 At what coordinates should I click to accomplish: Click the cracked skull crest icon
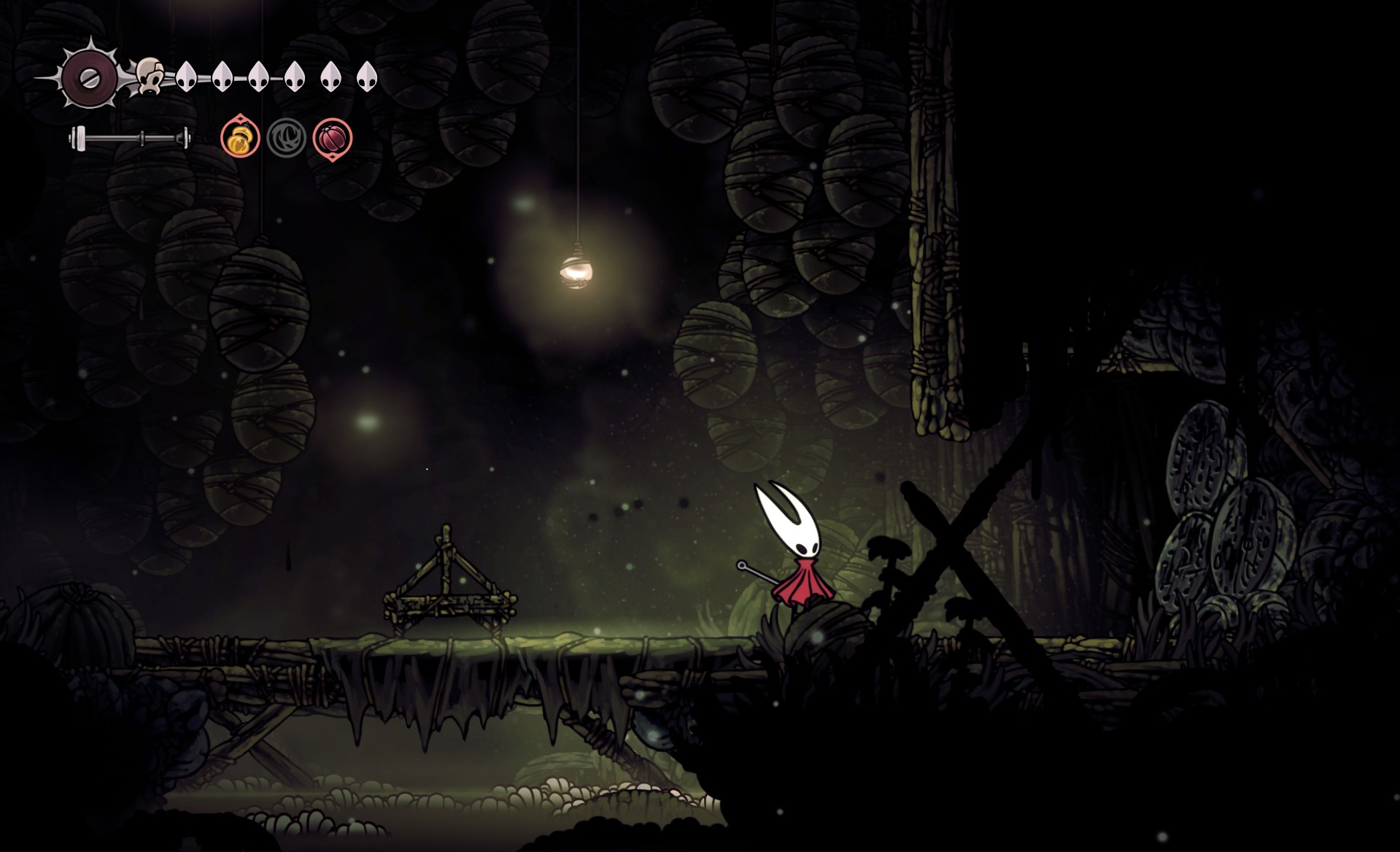point(150,76)
